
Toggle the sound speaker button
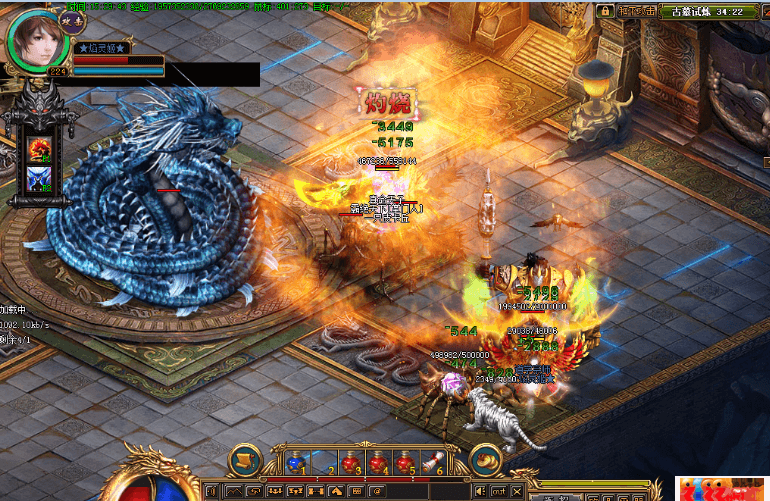point(481,491)
